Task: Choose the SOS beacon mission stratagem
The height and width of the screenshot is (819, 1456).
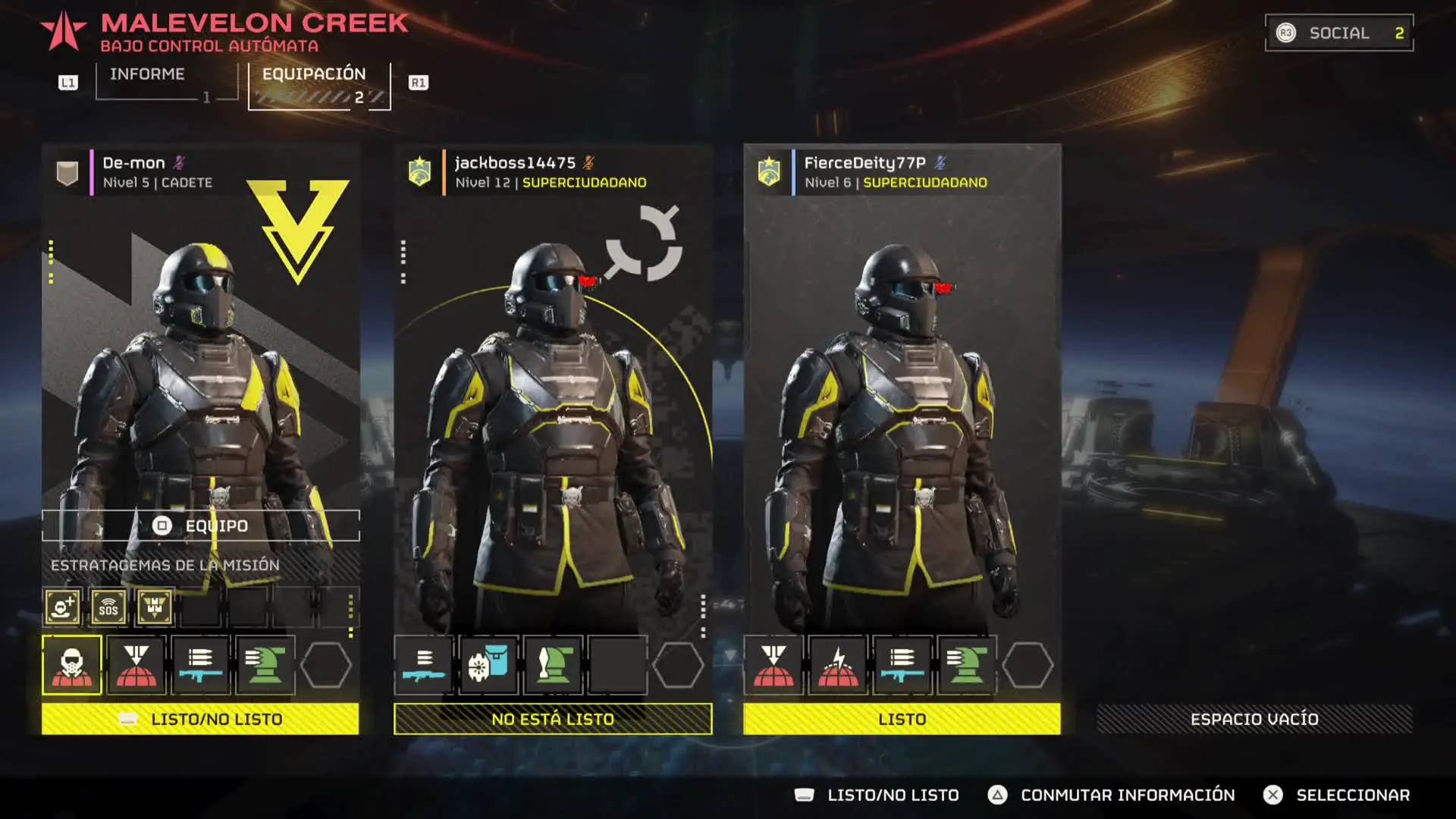Action: [108, 607]
